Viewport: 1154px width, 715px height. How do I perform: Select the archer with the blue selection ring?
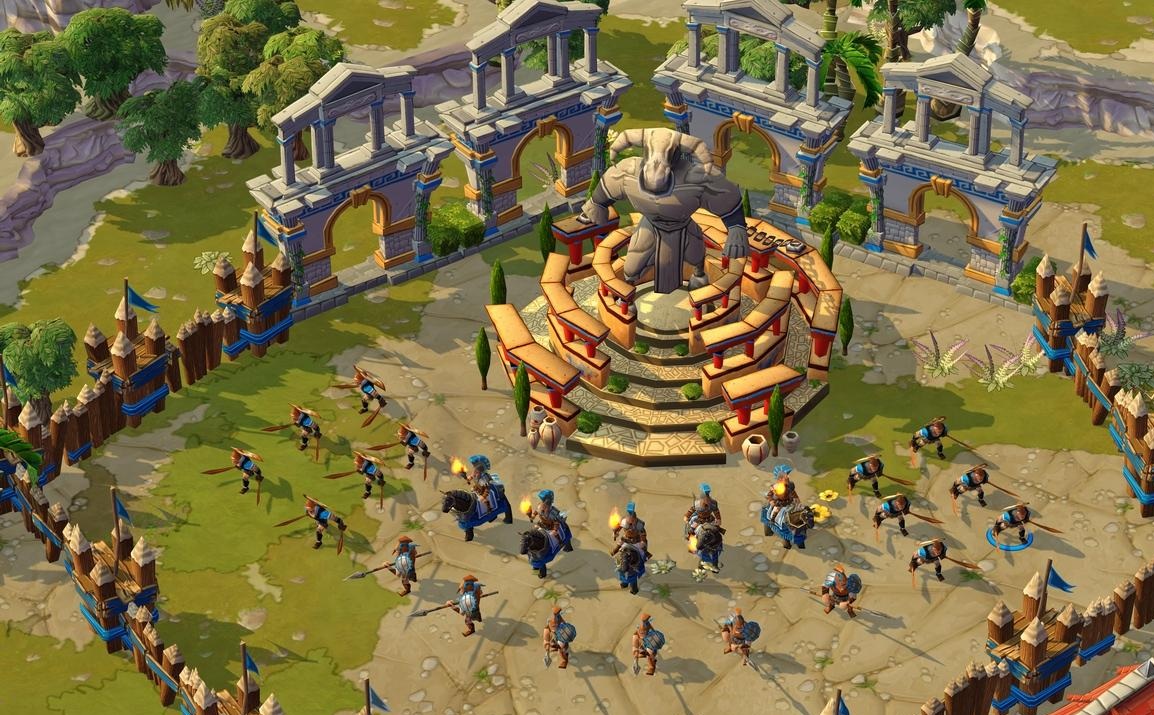[1011, 522]
